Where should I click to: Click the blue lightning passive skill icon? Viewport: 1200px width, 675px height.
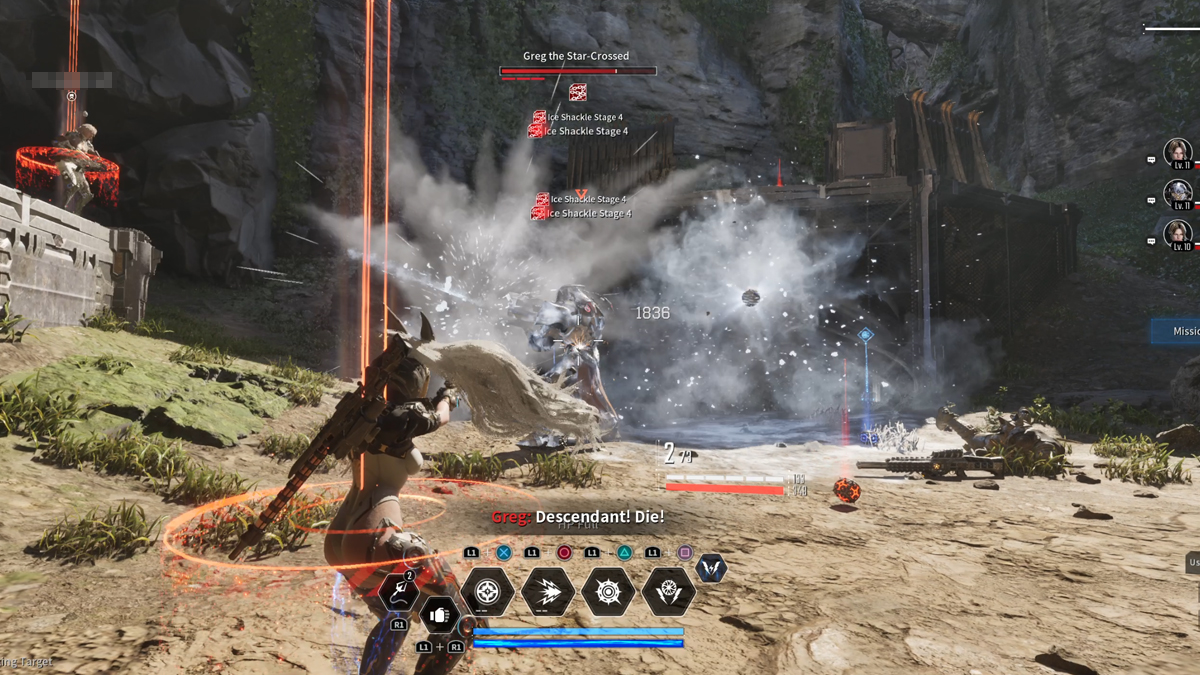point(711,569)
